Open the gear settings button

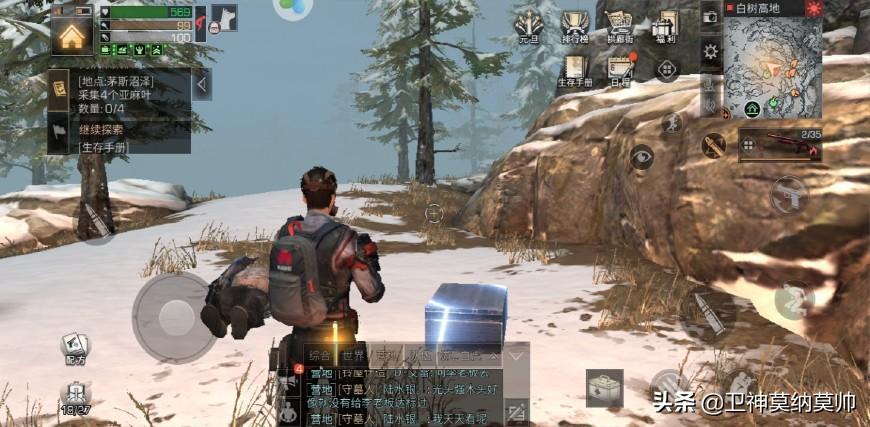tap(711, 51)
